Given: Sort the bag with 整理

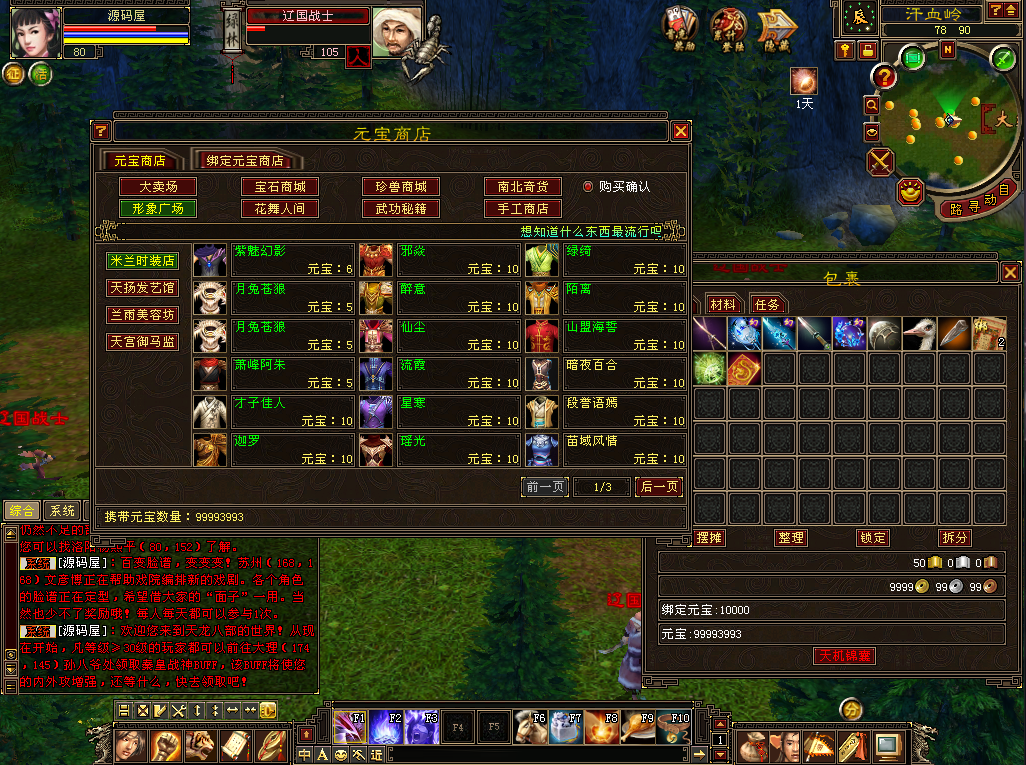Looking at the screenshot, I should [790, 538].
